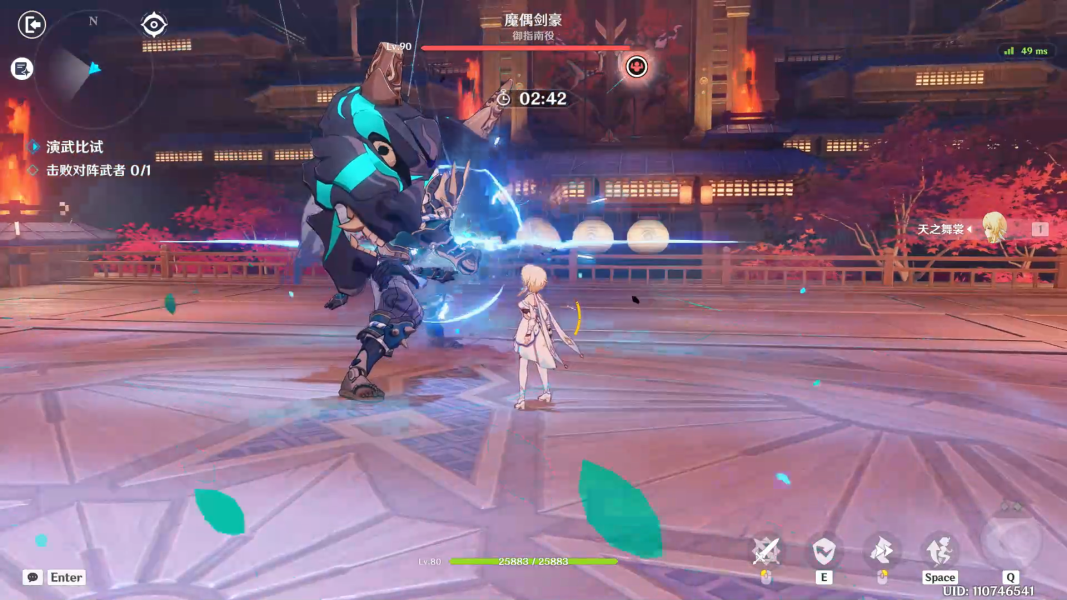Viewport: 1067px width, 600px height.
Task: Select the 演武比试 quest tracker
Action: click(x=74, y=147)
